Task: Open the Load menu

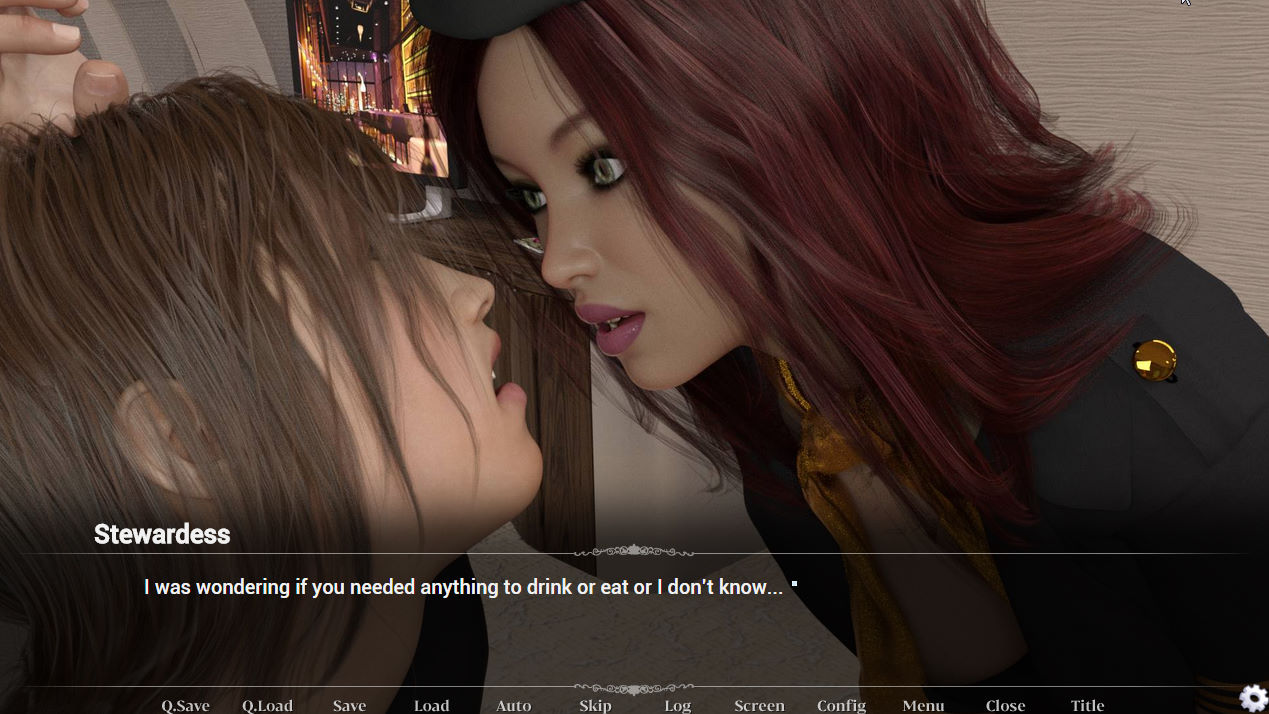Action: [431, 705]
